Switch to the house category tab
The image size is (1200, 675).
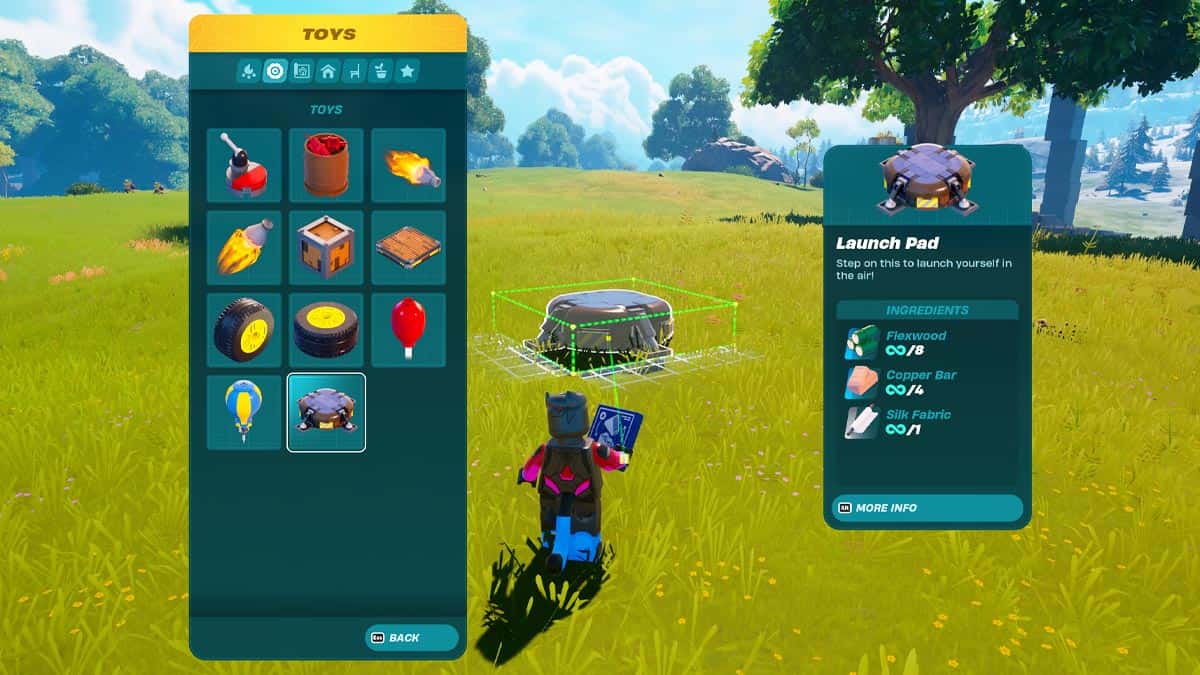tap(328, 71)
